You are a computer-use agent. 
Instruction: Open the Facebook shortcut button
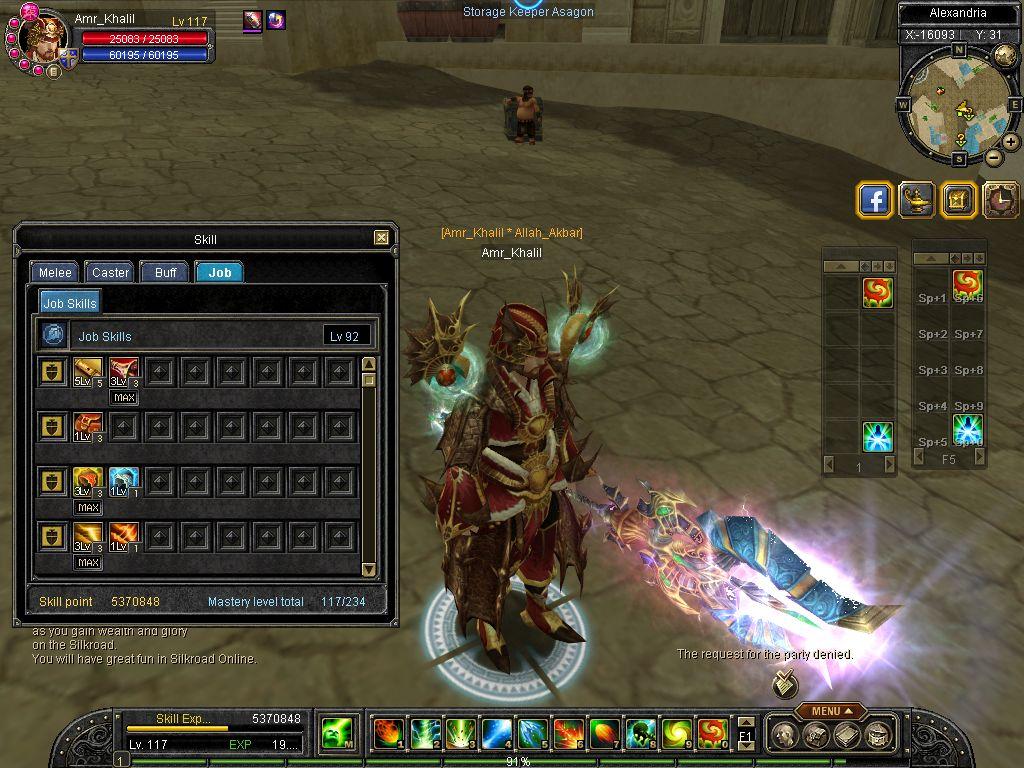tap(875, 200)
